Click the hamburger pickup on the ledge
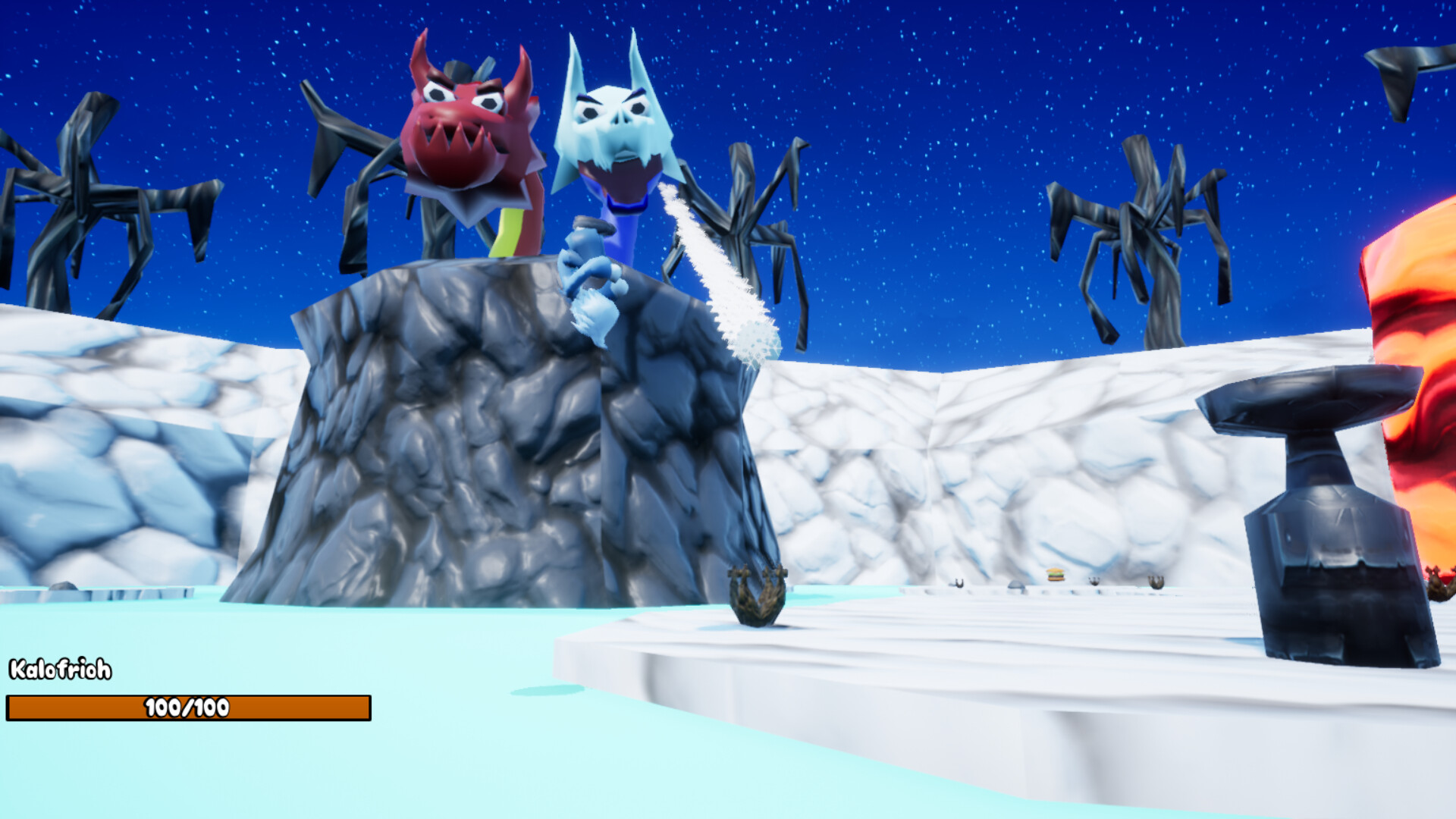1456x819 pixels. pos(1054,574)
